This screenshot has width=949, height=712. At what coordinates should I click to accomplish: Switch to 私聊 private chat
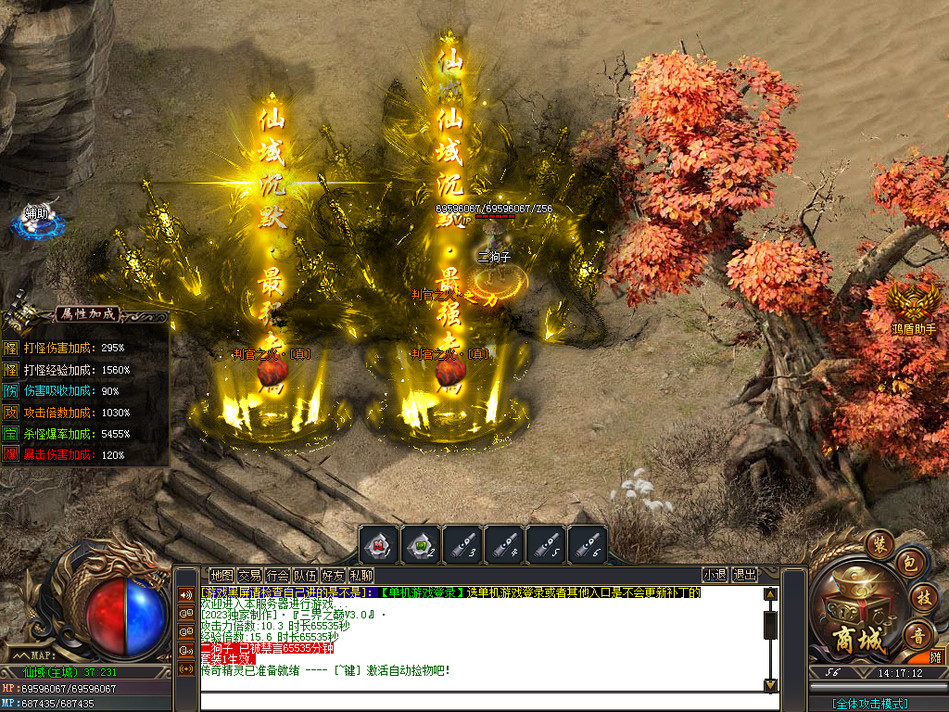click(x=361, y=575)
